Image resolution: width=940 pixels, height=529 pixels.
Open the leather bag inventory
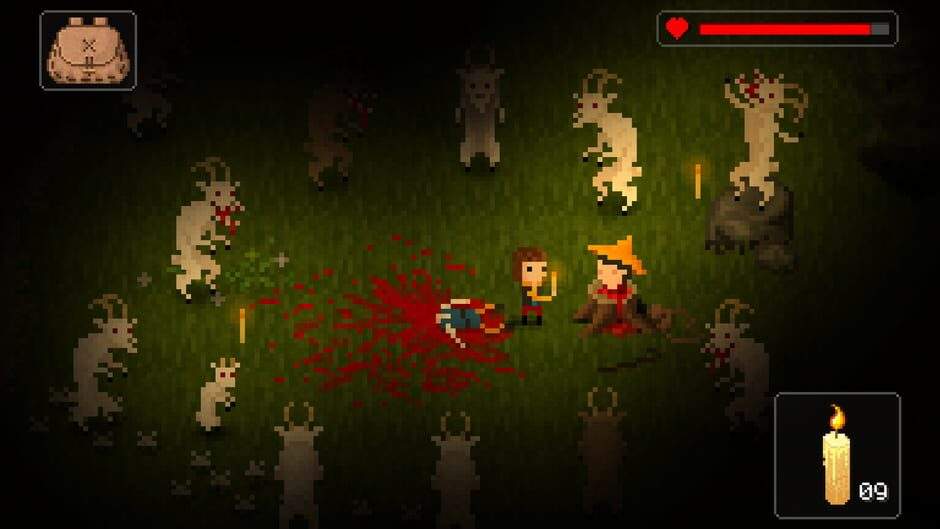[88, 51]
